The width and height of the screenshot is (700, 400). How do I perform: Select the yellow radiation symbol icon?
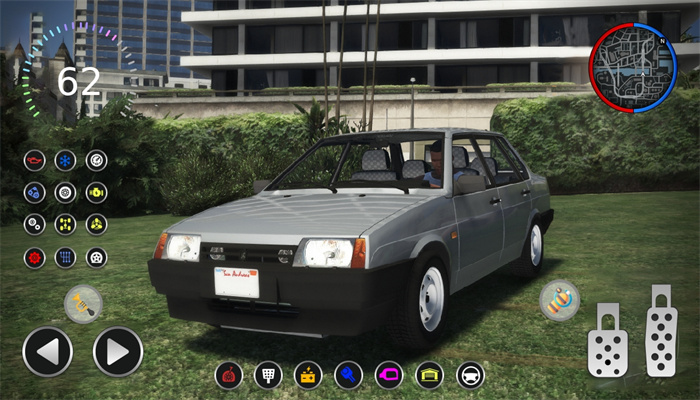click(x=97, y=224)
